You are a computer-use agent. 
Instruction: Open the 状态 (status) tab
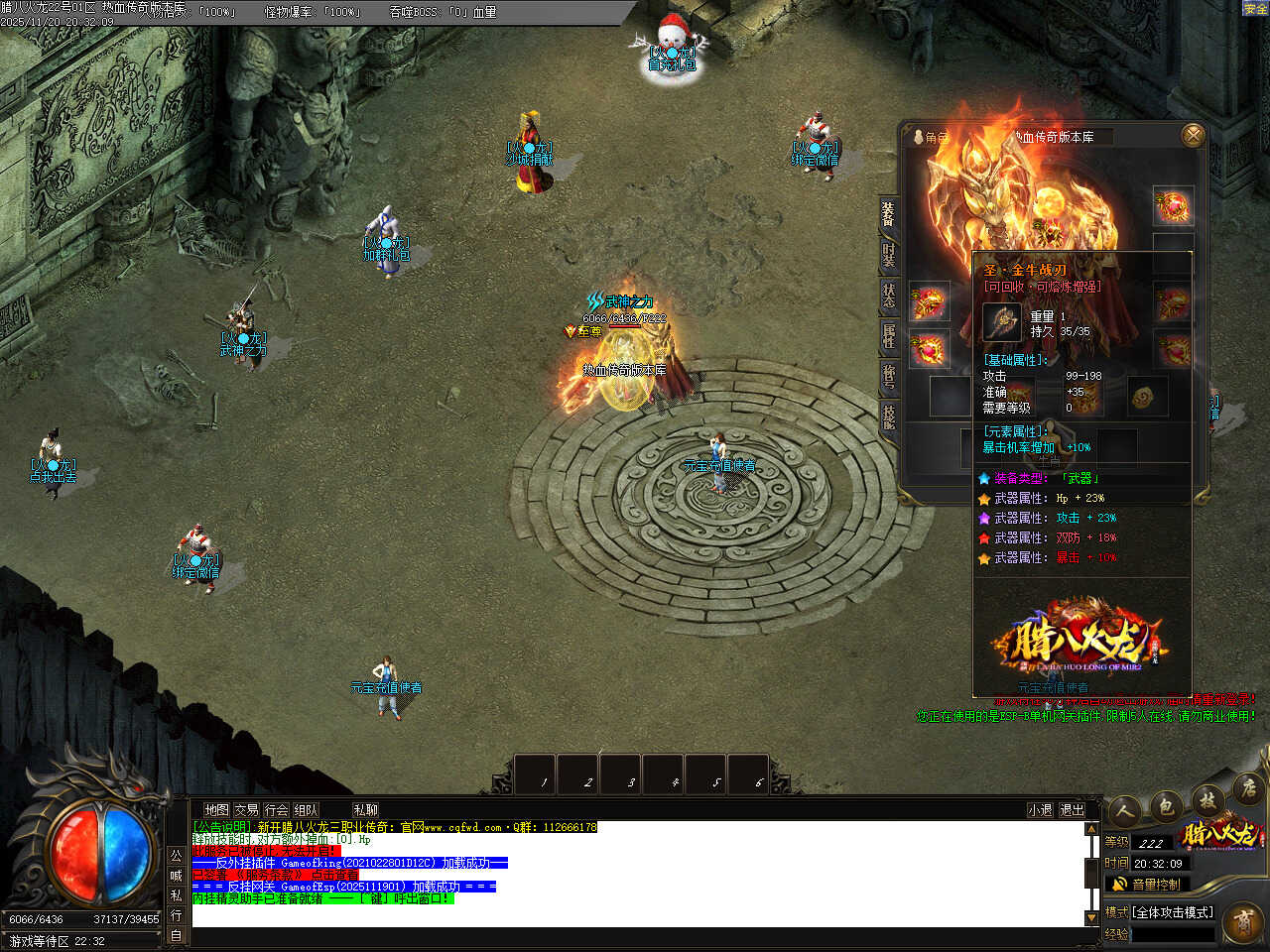click(x=888, y=295)
